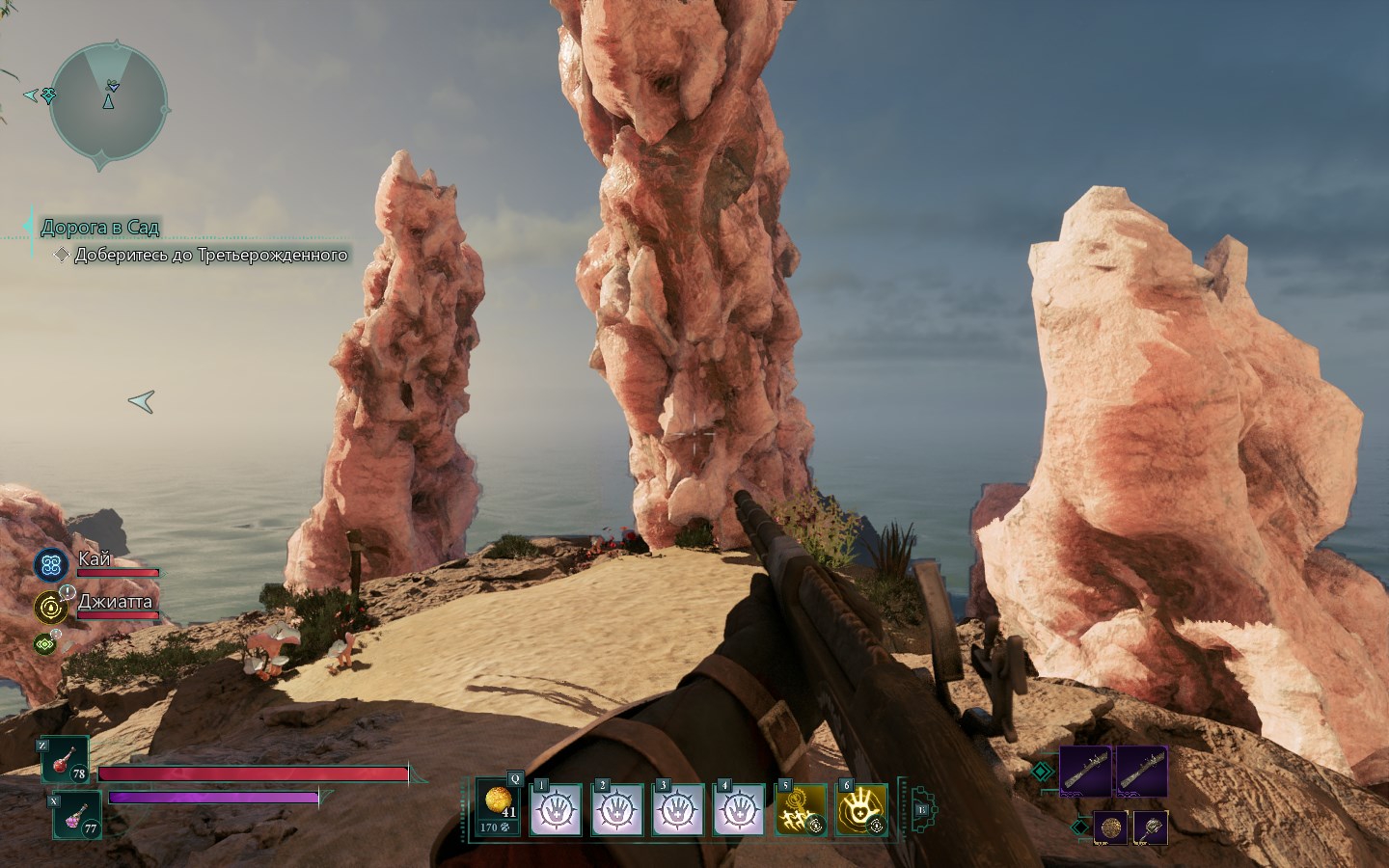Select the mace weapon slot
This screenshot has height=868, width=1389.
(1151, 827)
